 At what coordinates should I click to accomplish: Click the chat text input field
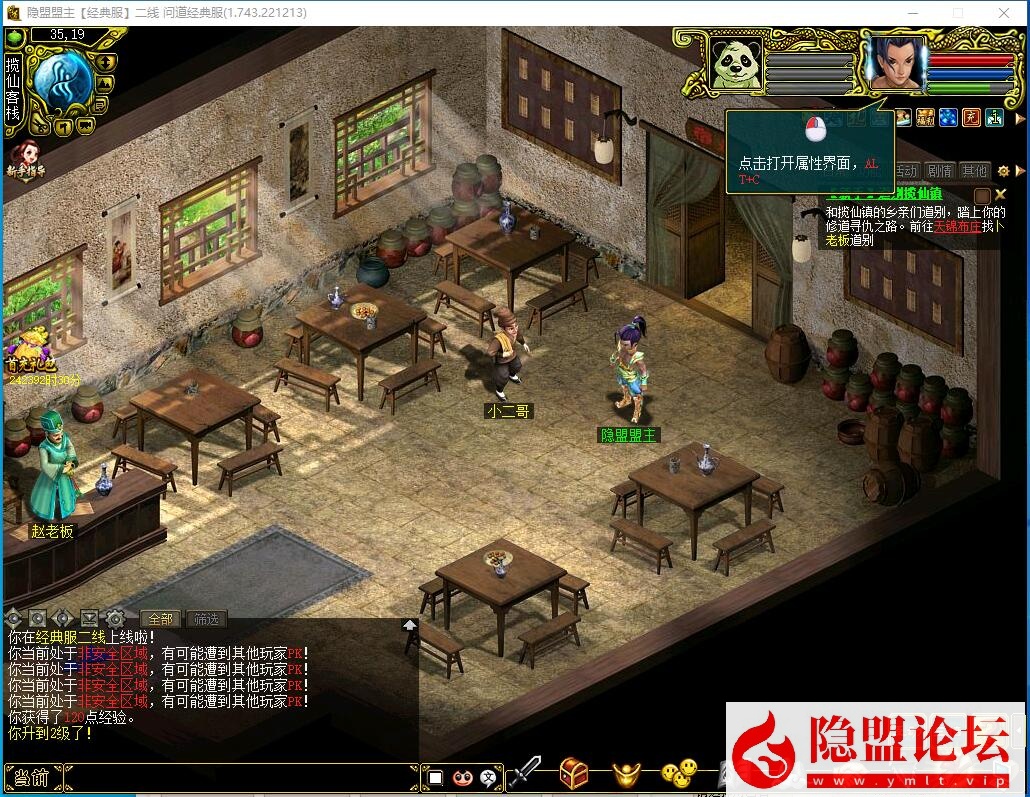click(x=240, y=777)
